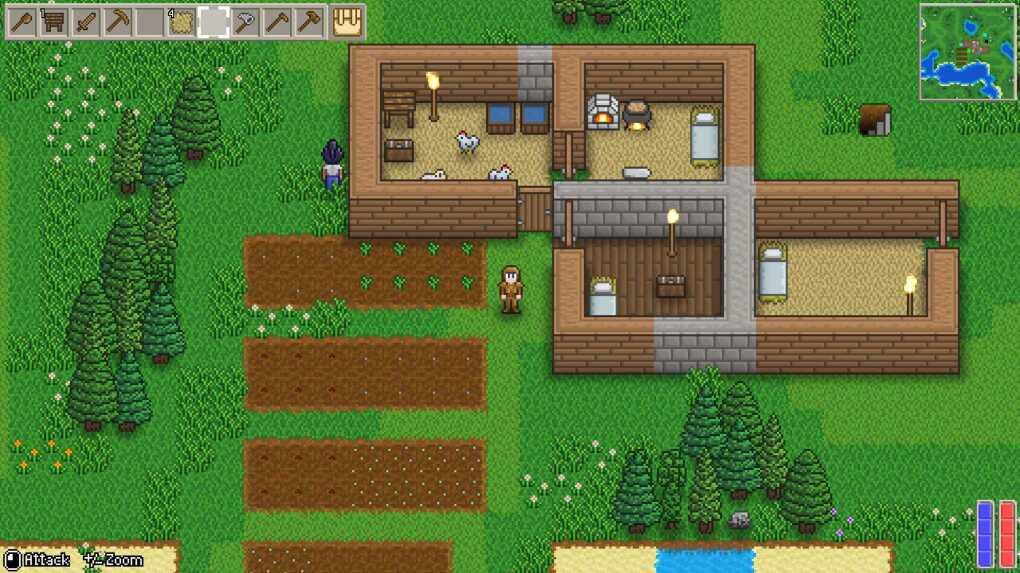Image resolution: width=1020 pixels, height=573 pixels.
Task: Open the backpack inventory icon
Action: (x=347, y=21)
